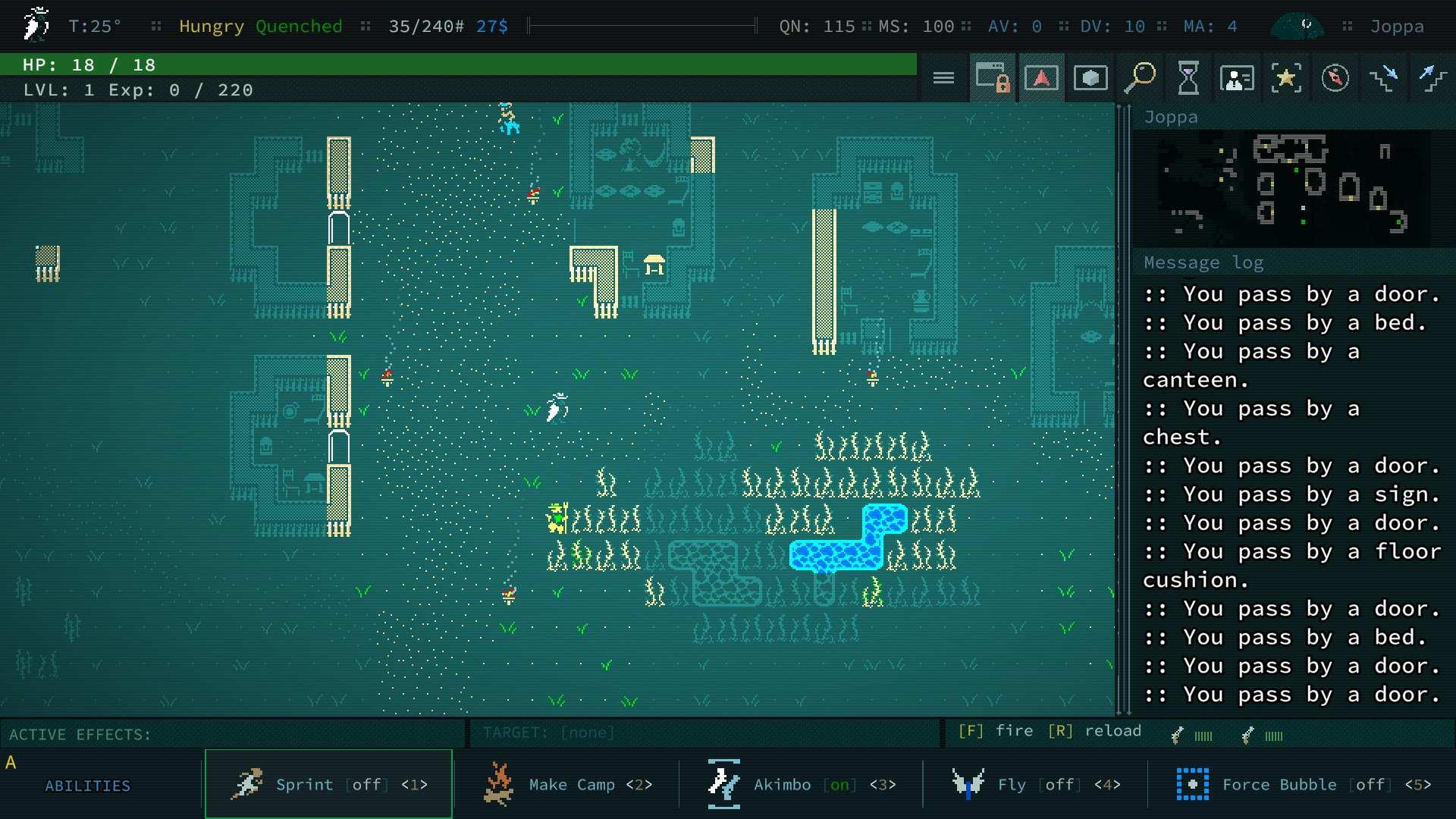
Task: Toggle the red arrow minimap button
Action: (x=1041, y=78)
